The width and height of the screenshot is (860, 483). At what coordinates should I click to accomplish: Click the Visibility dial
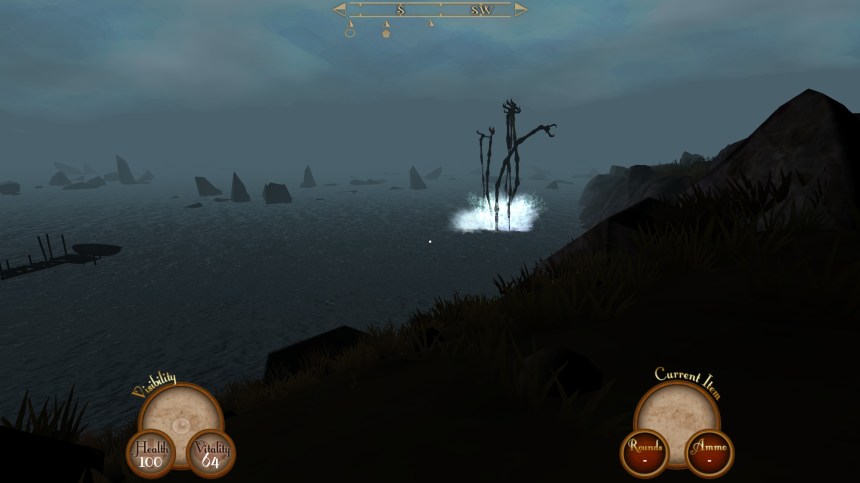(x=180, y=414)
